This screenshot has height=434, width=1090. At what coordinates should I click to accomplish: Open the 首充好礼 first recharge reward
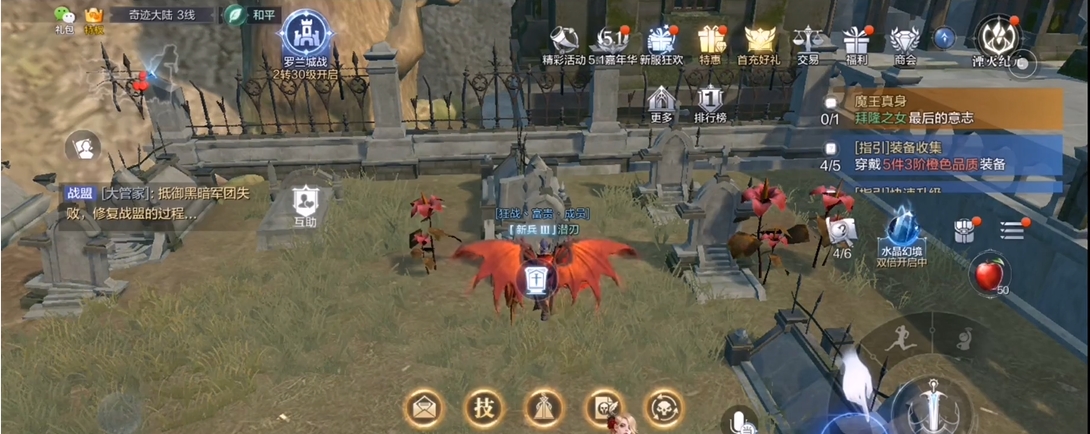759,41
